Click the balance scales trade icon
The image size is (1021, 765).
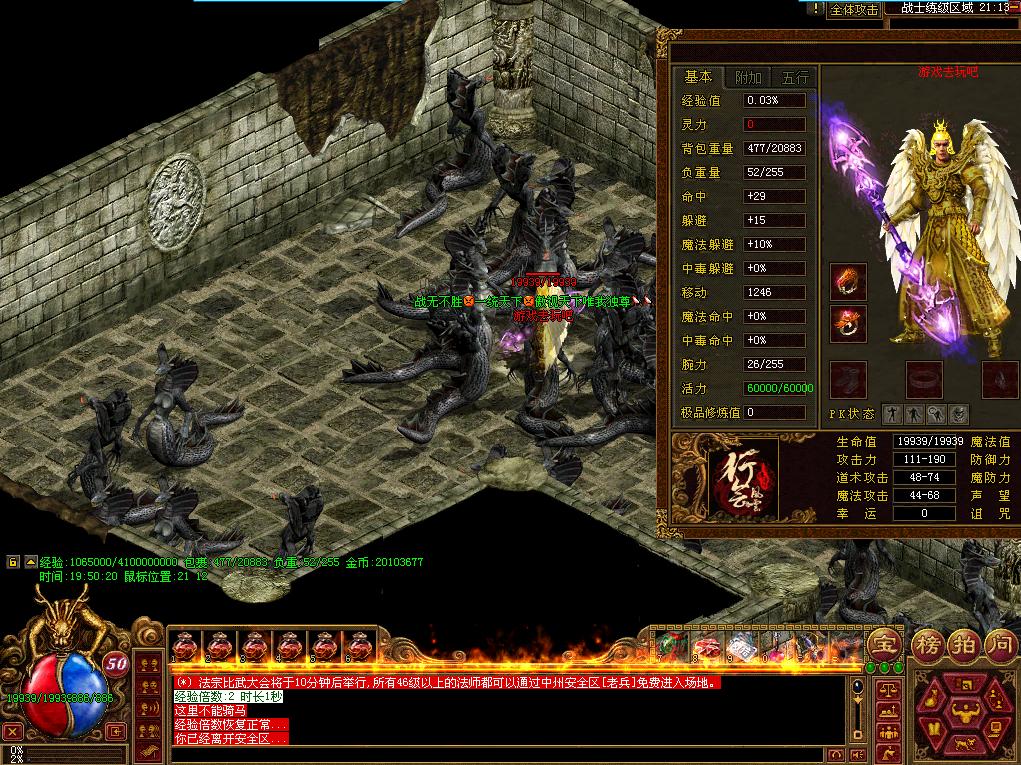click(886, 691)
